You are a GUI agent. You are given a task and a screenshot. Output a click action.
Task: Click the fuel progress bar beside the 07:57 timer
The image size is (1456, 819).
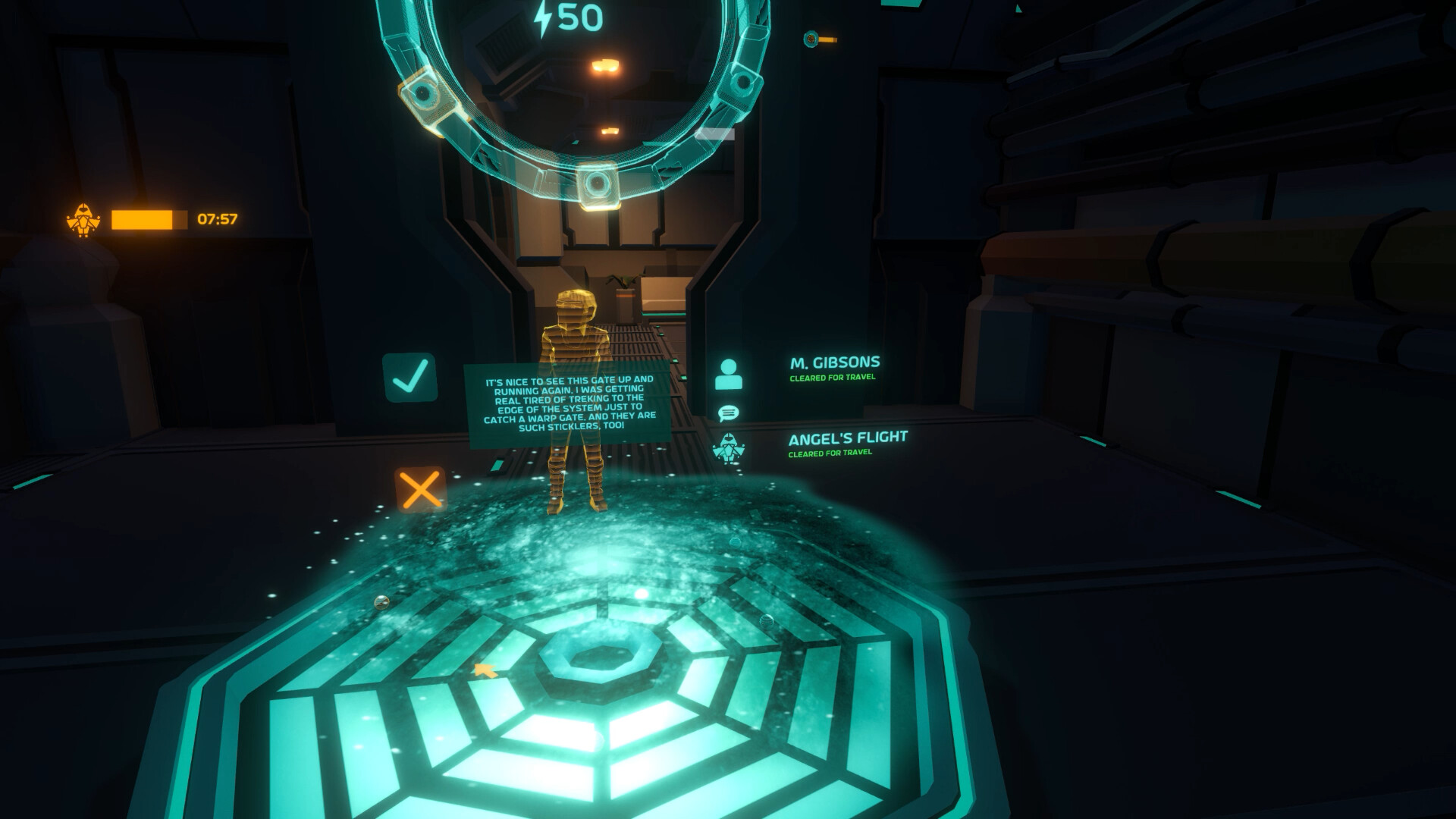[x=149, y=218]
